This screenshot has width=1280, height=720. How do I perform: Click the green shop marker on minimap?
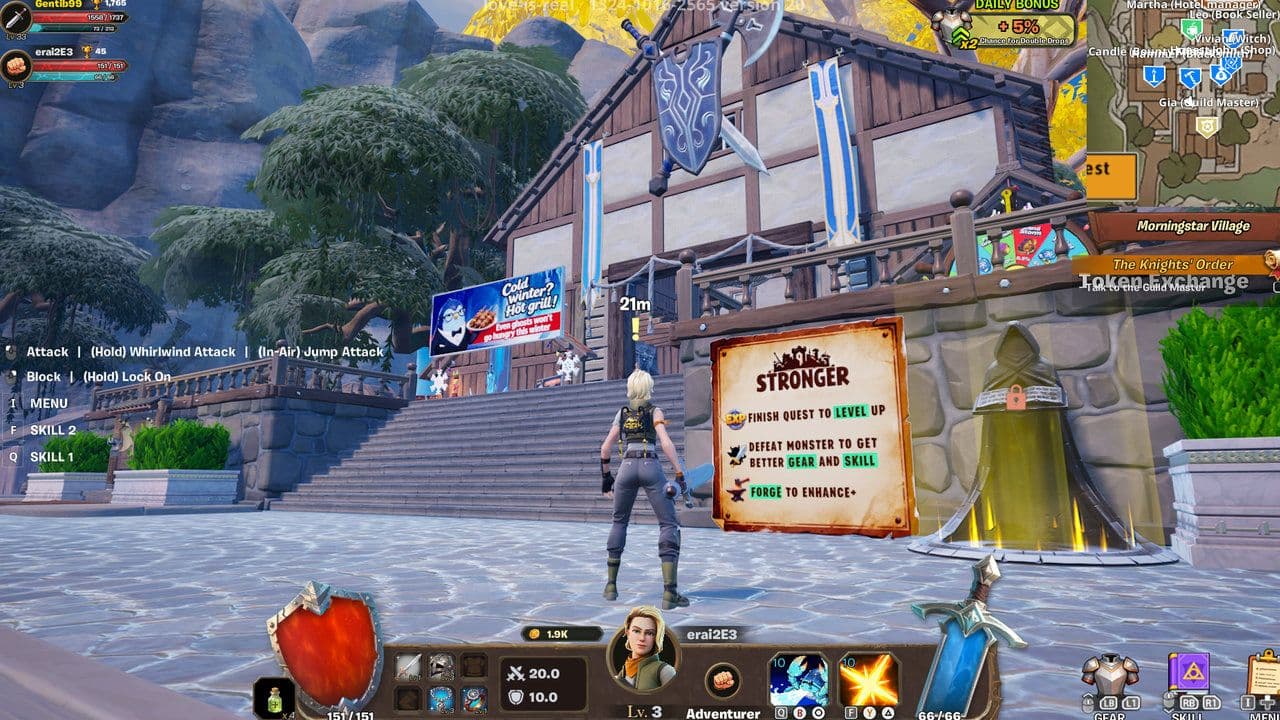tap(1191, 29)
